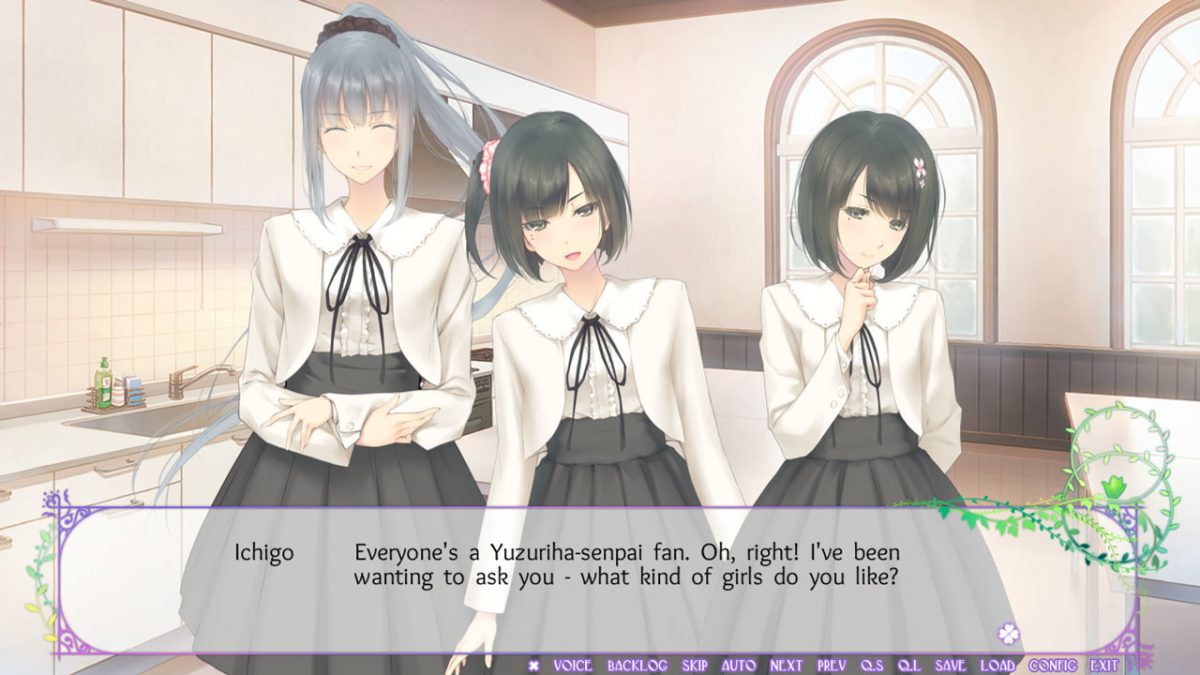Open the SAVE menu

tap(951, 666)
